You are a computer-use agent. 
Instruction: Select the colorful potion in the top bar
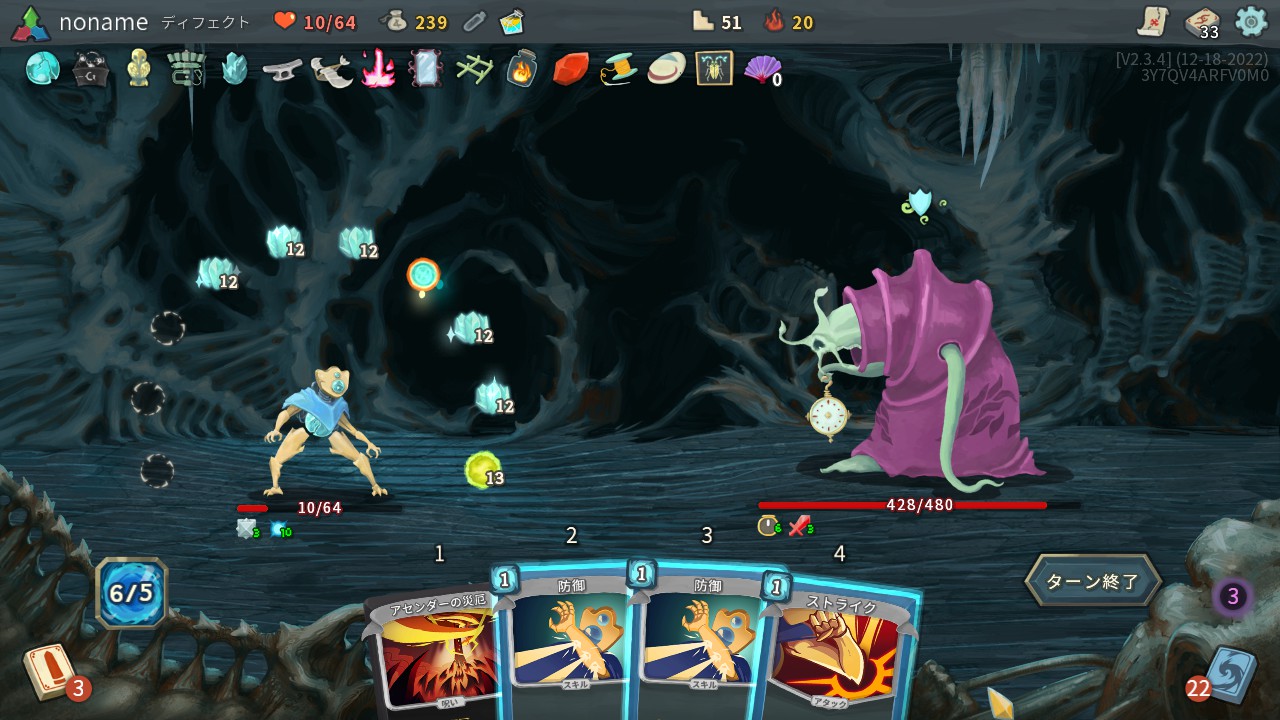(513, 22)
